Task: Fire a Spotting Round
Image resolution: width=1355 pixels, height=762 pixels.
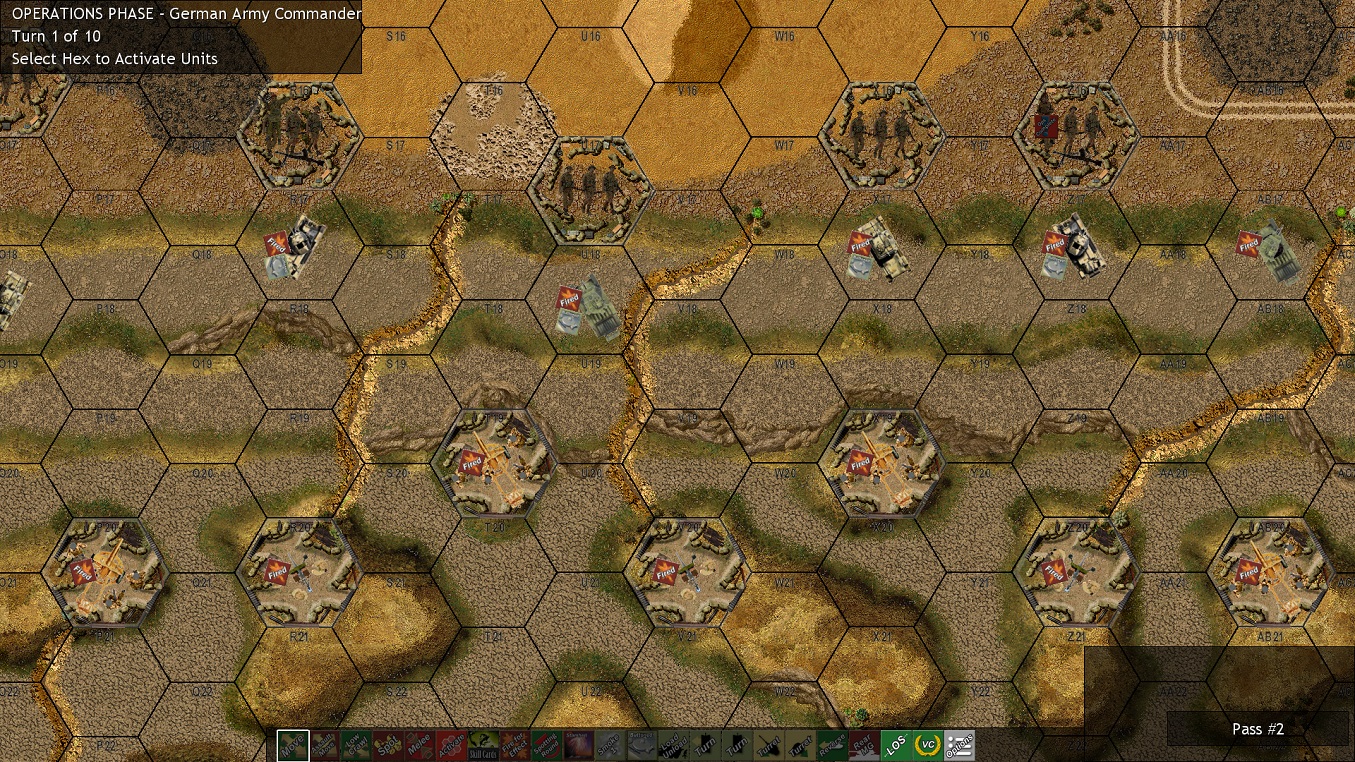Action: (x=545, y=744)
